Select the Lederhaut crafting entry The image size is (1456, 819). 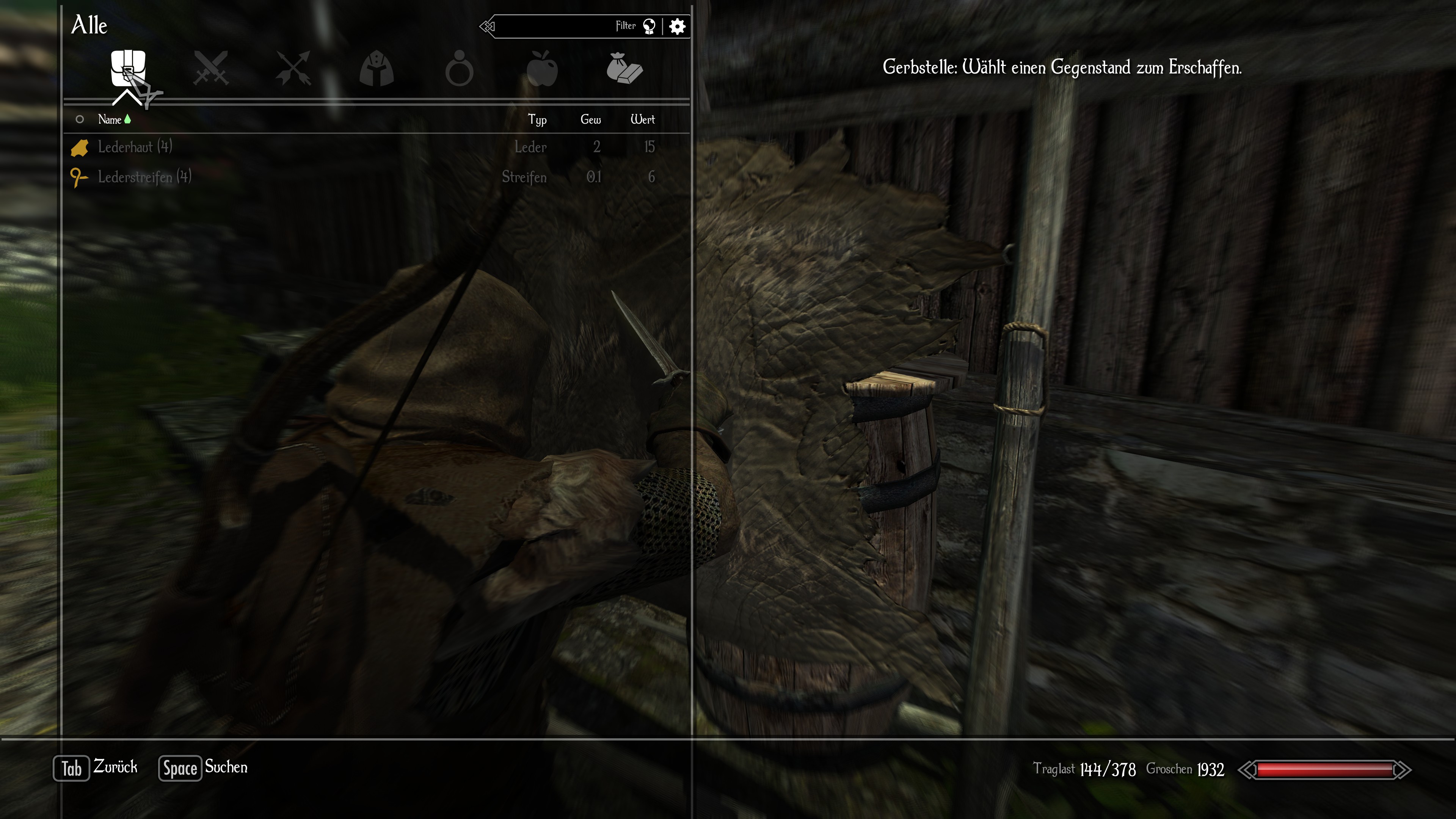[x=135, y=147]
